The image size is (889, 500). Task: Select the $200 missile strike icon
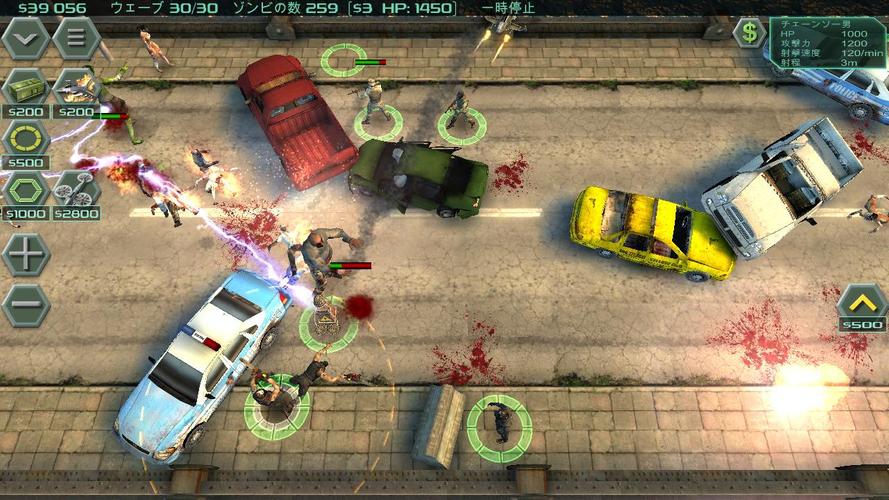click(x=76, y=88)
